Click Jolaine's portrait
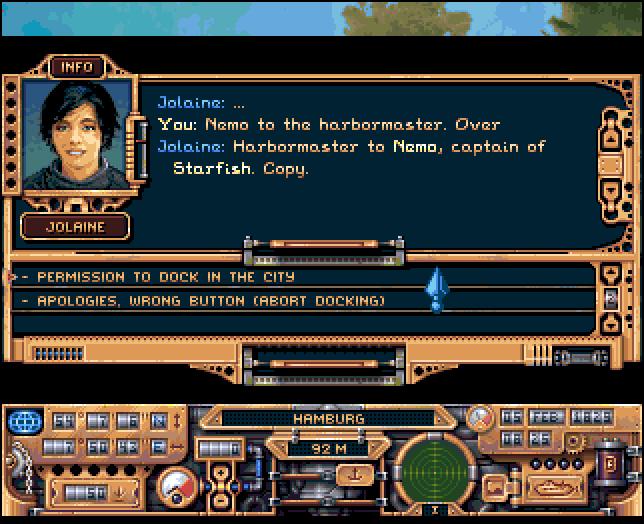The width and height of the screenshot is (644, 524). 76,135
